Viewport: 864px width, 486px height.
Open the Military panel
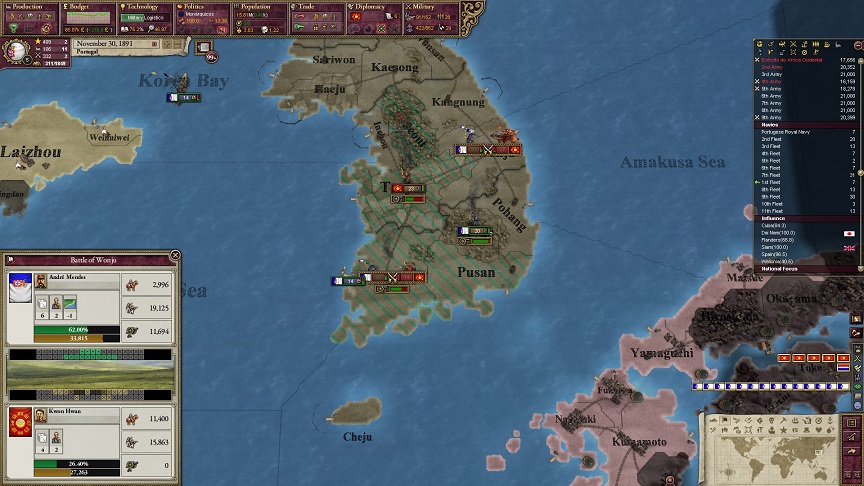coord(431,6)
